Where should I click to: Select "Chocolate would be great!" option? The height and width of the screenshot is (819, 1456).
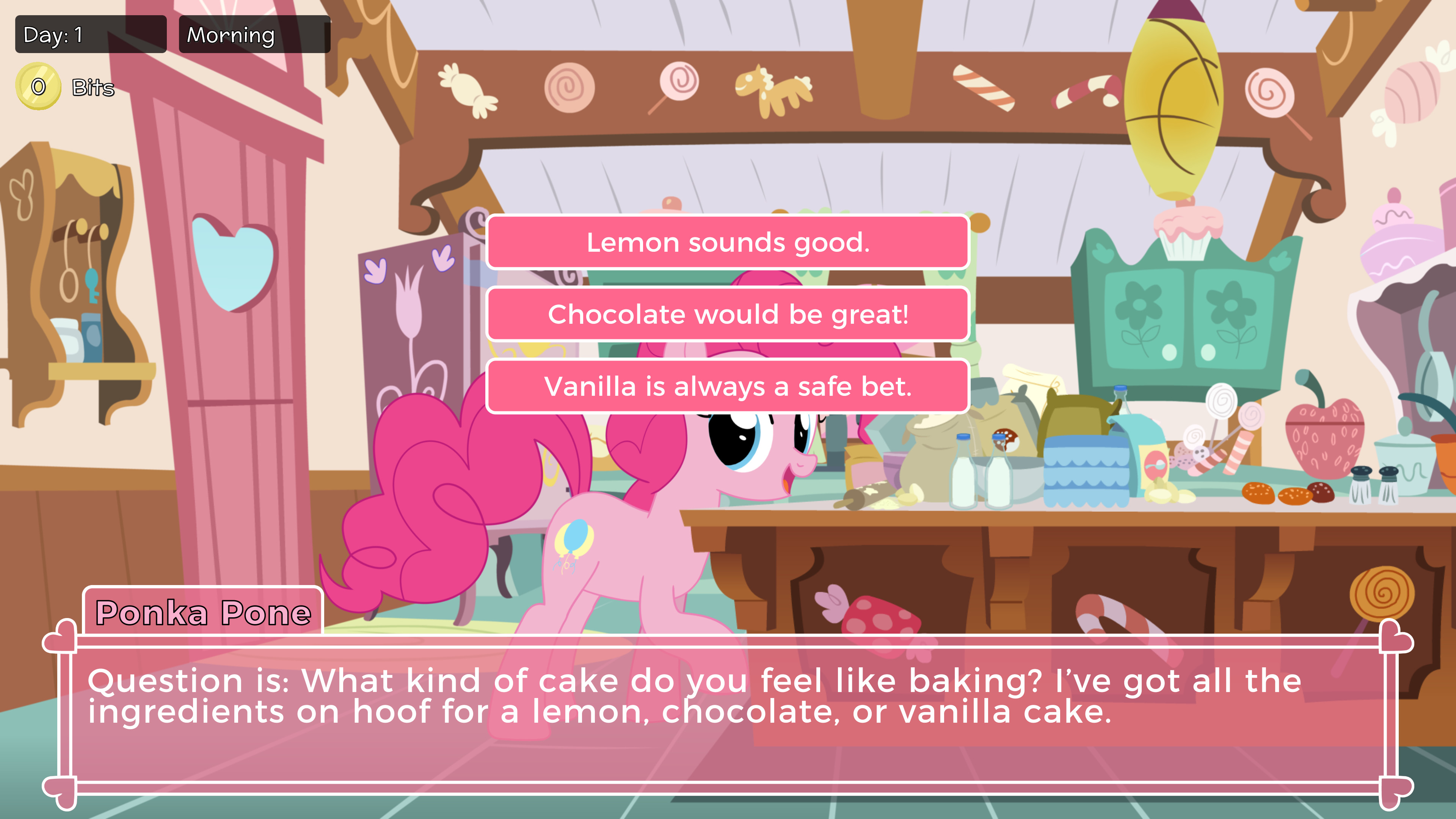click(728, 314)
